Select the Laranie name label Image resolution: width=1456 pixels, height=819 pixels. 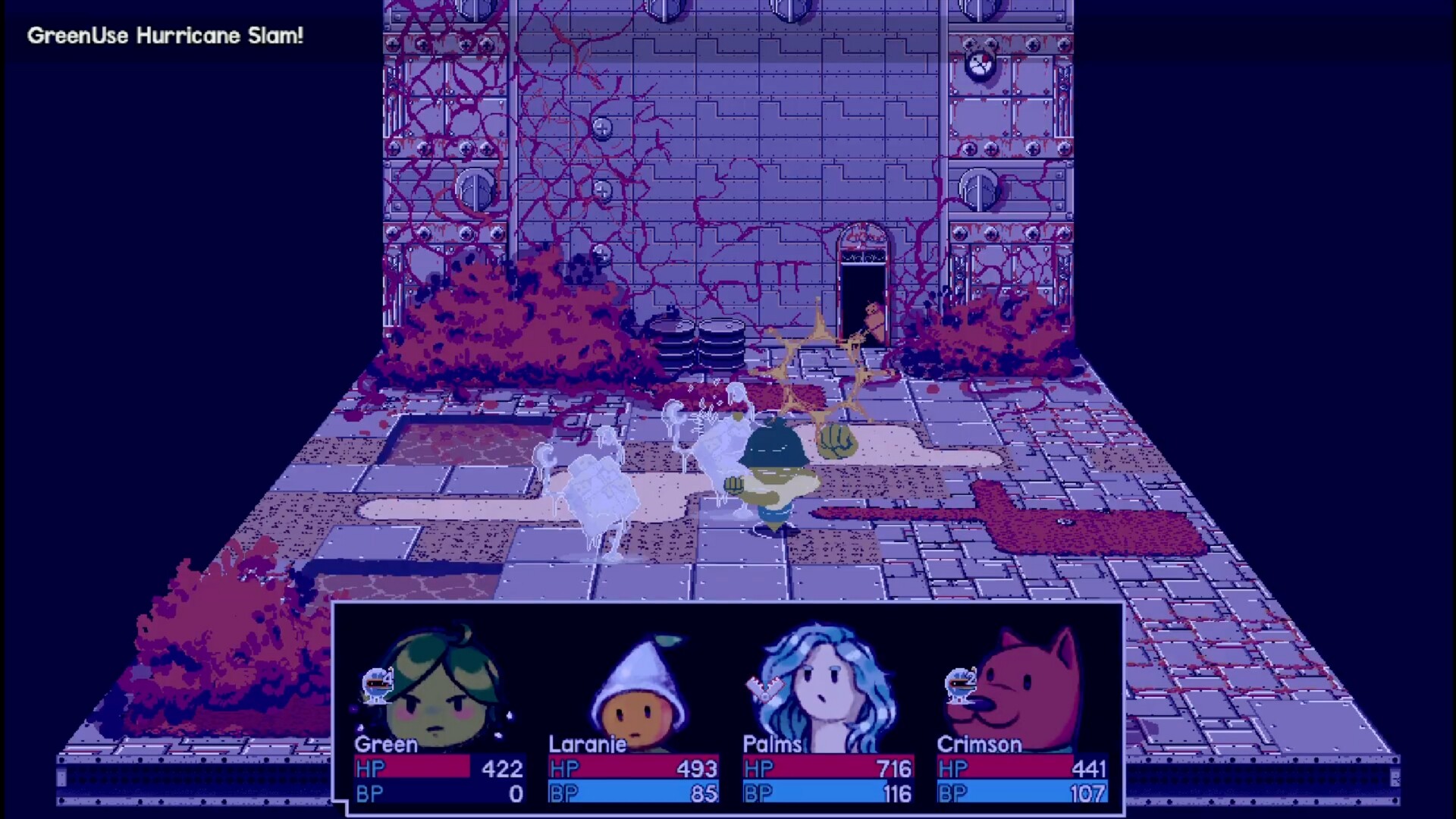point(588,745)
